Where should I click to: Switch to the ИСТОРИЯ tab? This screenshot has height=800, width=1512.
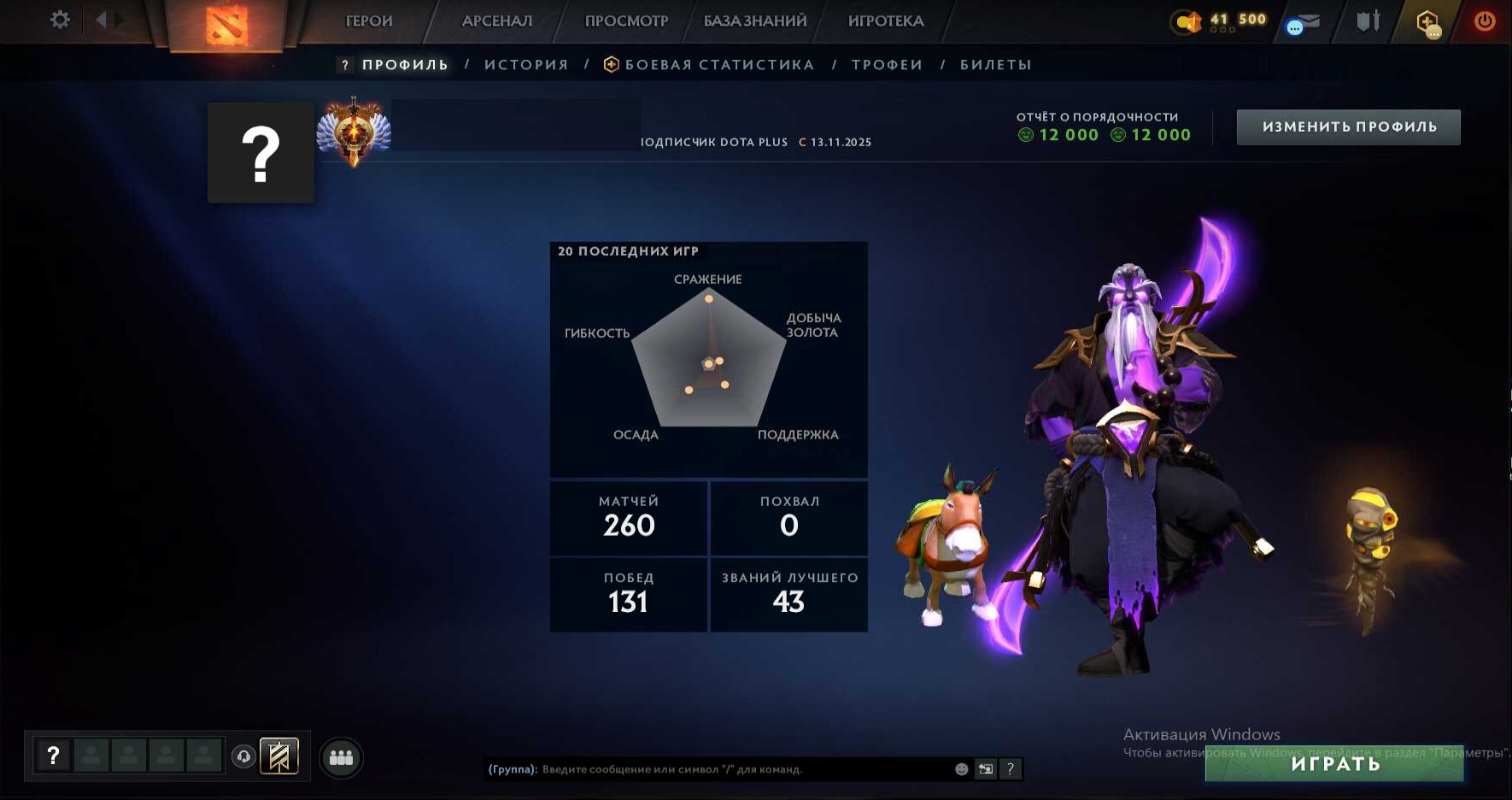pos(526,63)
